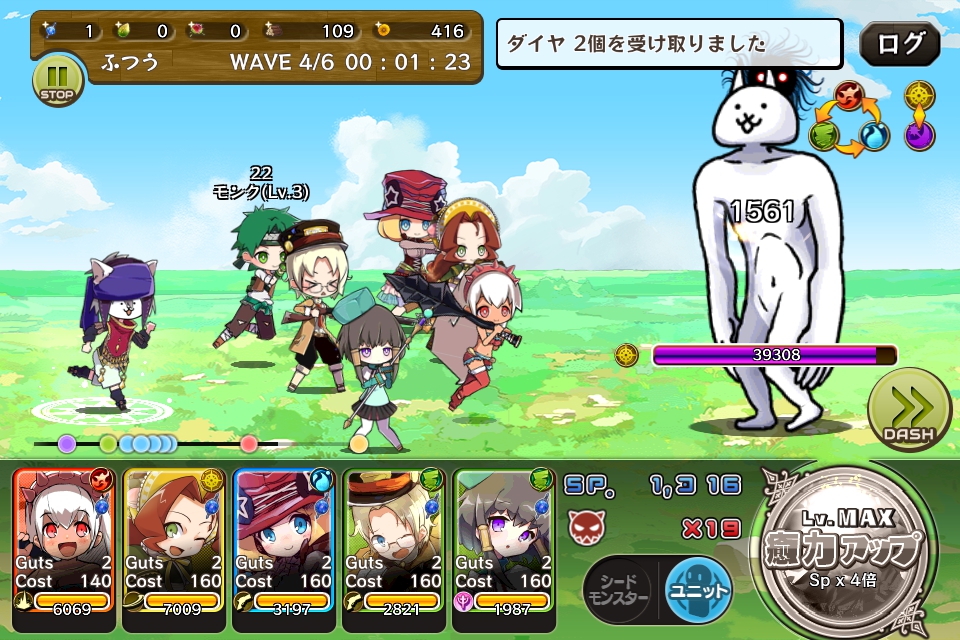The height and width of the screenshot is (640, 960).
Task: Summon the white-haired unit costing 140
Action: (64, 538)
